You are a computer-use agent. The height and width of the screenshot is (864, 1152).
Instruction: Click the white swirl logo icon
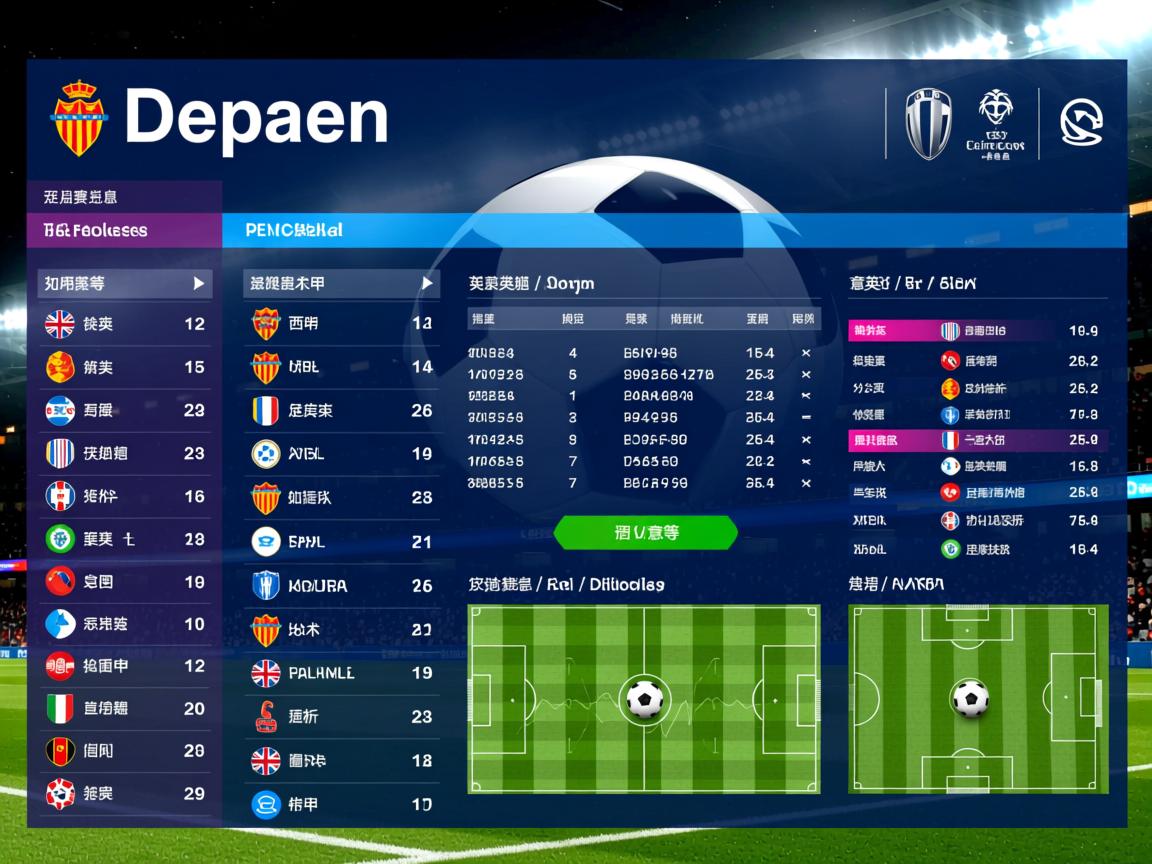tap(1081, 123)
